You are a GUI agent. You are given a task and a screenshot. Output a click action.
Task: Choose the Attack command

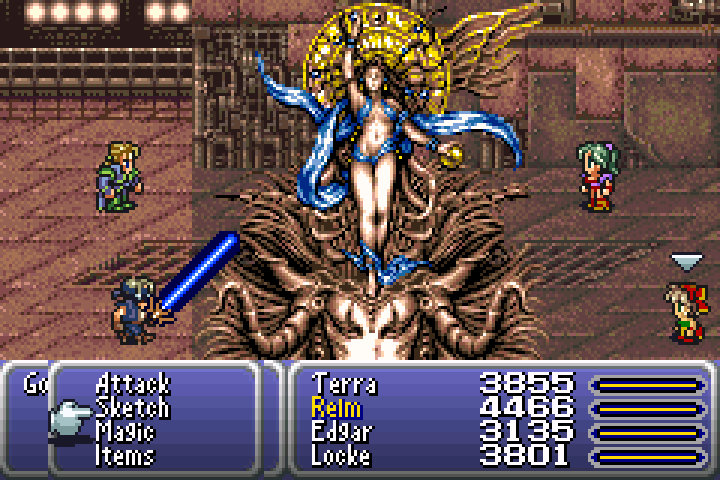(x=132, y=383)
